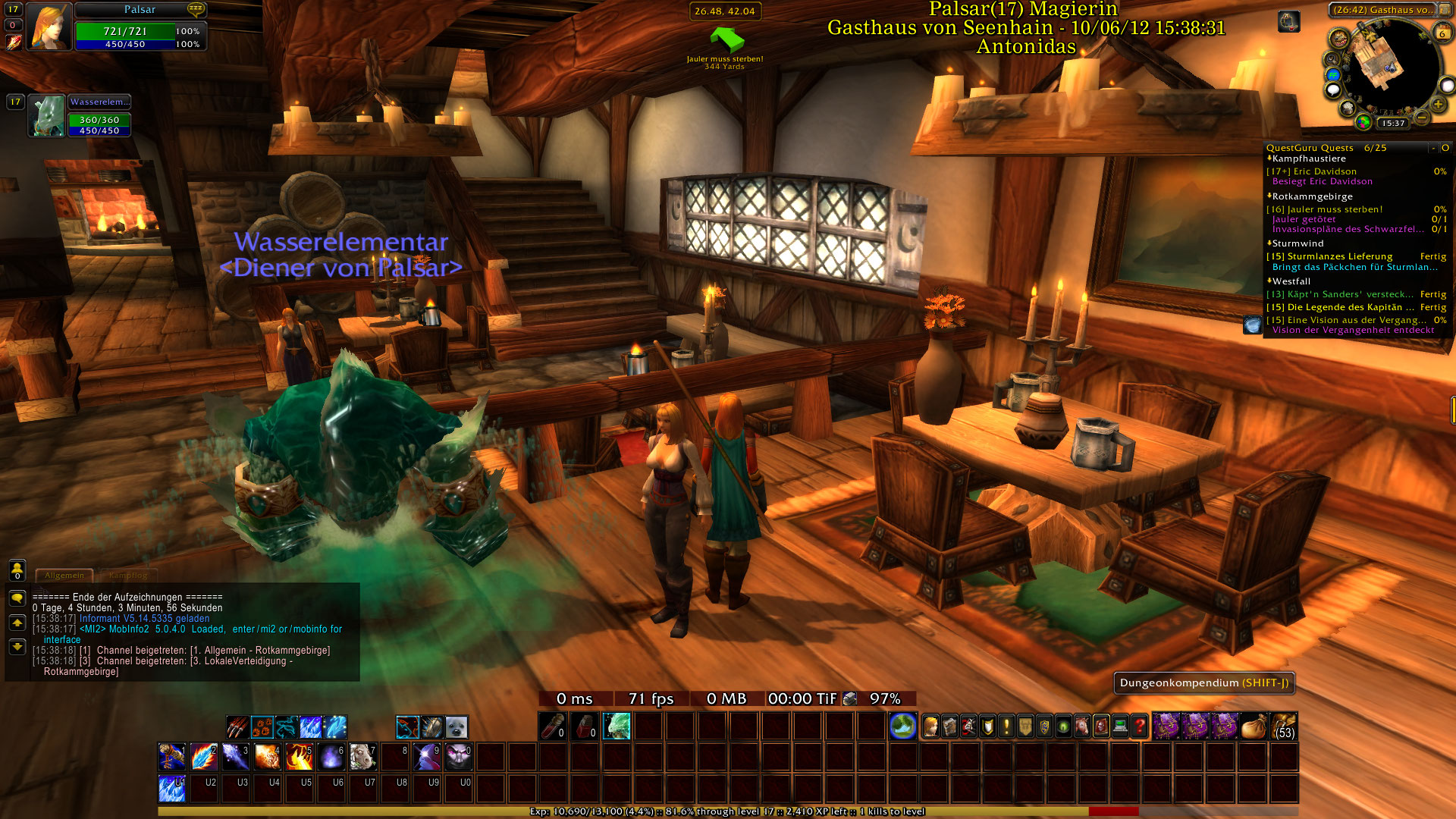The width and height of the screenshot is (1456, 819).
Task: Open the character info micro button
Action: click(x=930, y=726)
